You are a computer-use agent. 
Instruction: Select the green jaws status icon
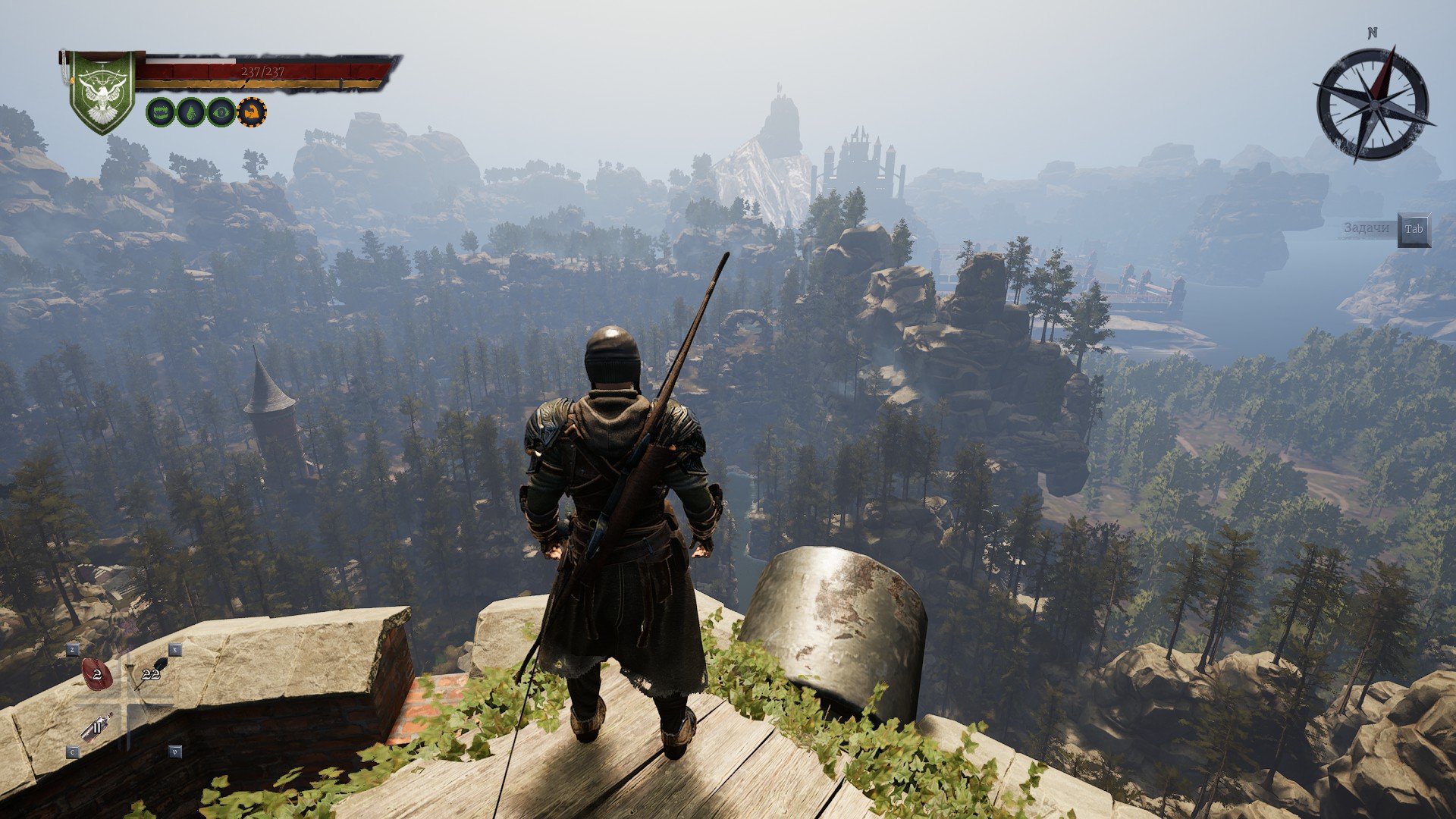tap(160, 112)
